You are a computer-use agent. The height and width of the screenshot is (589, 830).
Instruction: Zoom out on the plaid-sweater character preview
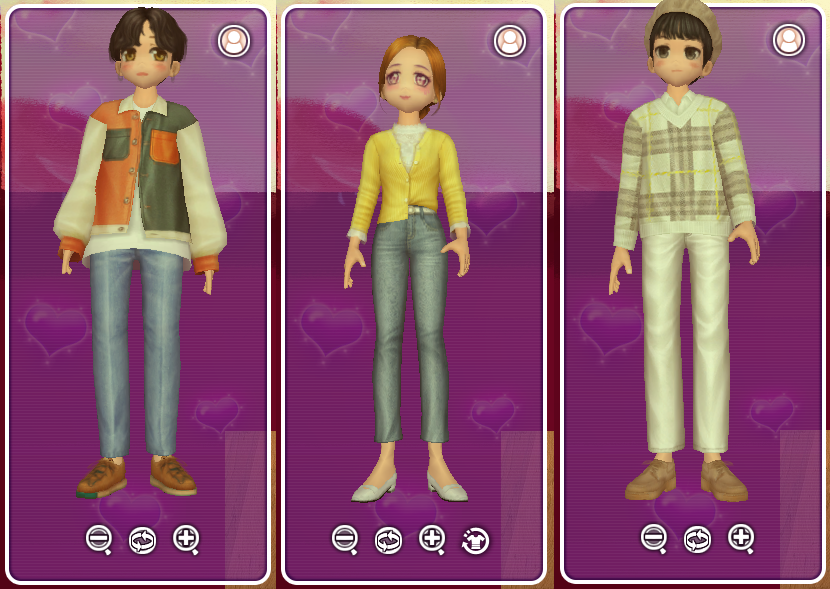click(x=654, y=538)
